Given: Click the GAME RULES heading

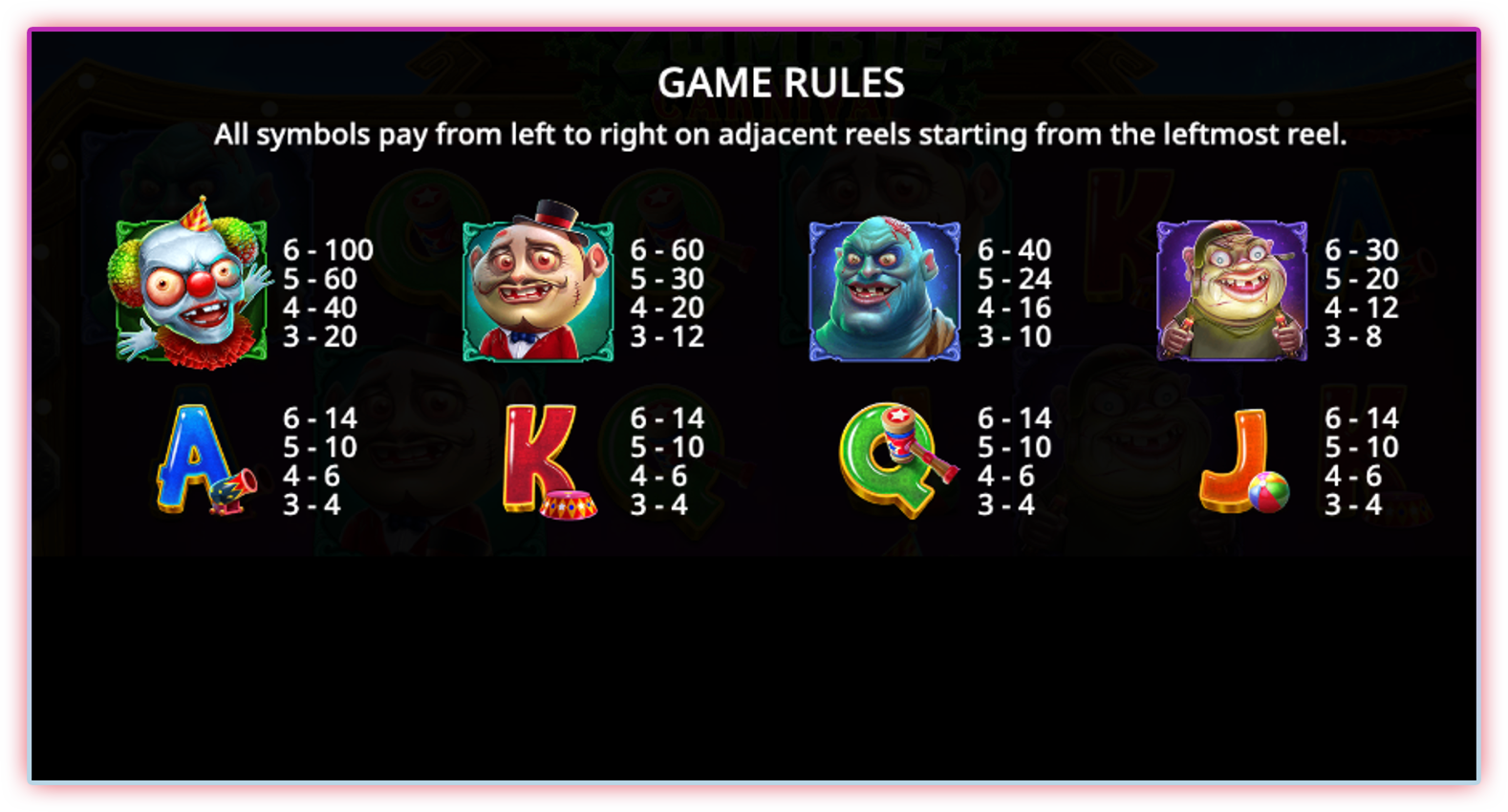Looking at the screenshot, I should [x=782, y=83].
